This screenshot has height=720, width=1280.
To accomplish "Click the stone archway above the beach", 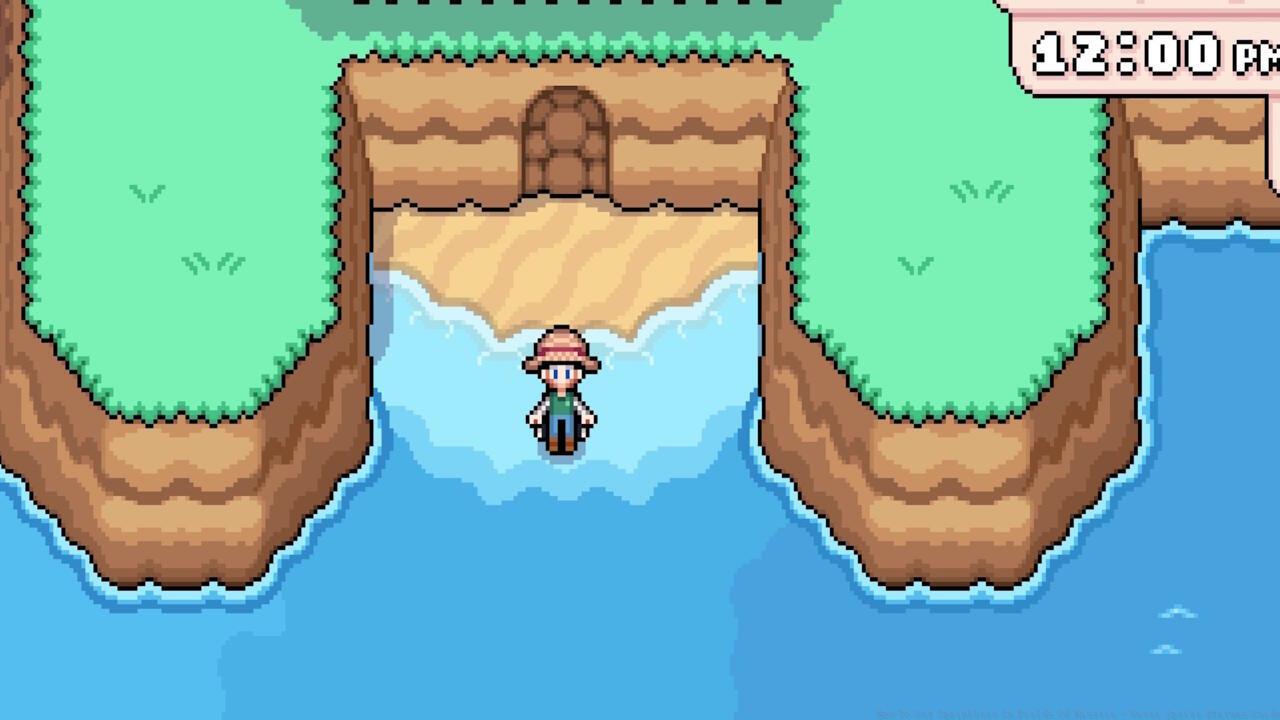I will [565, 120].
